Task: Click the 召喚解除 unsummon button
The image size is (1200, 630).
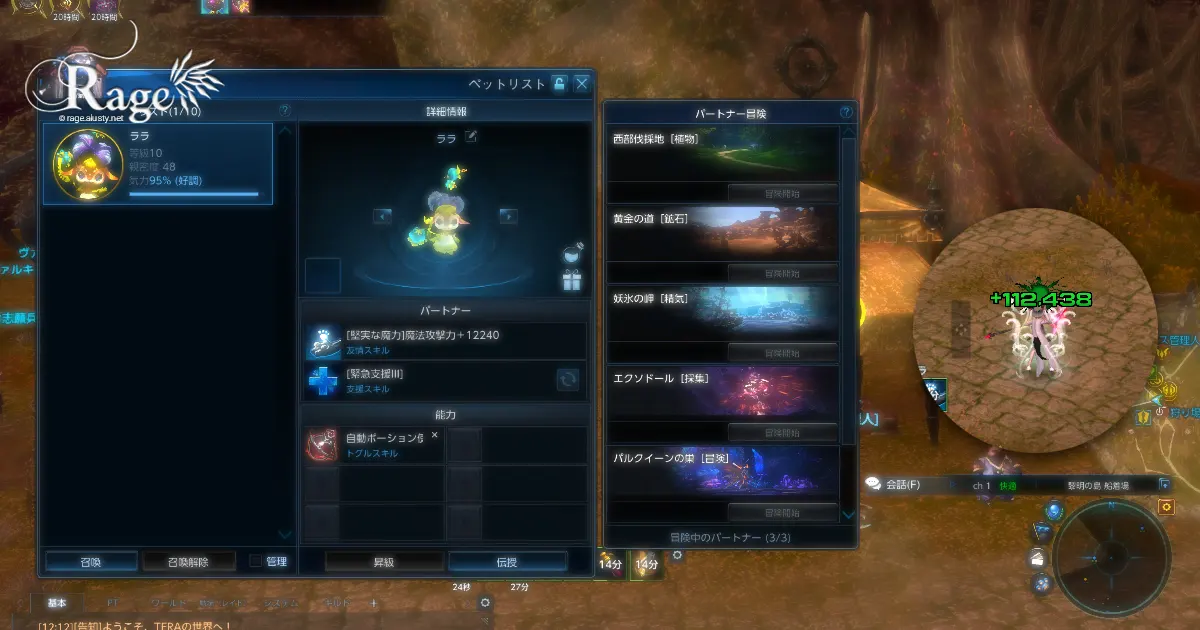Action: 189,562
